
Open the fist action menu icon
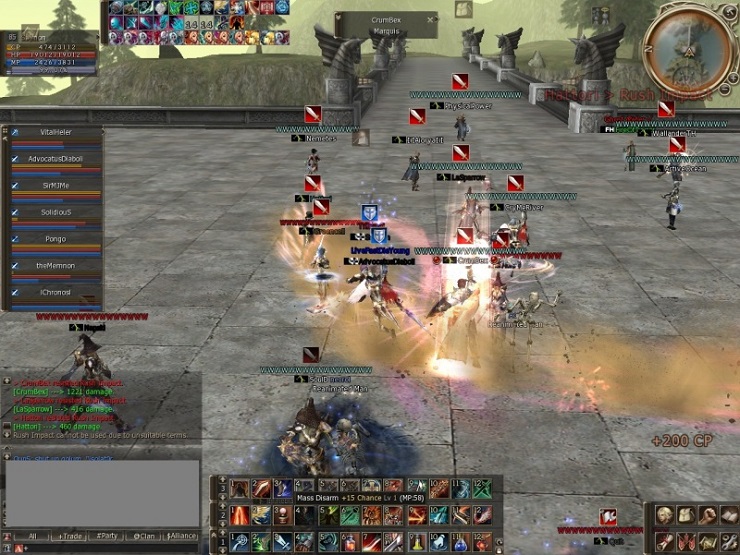(707, 514)
